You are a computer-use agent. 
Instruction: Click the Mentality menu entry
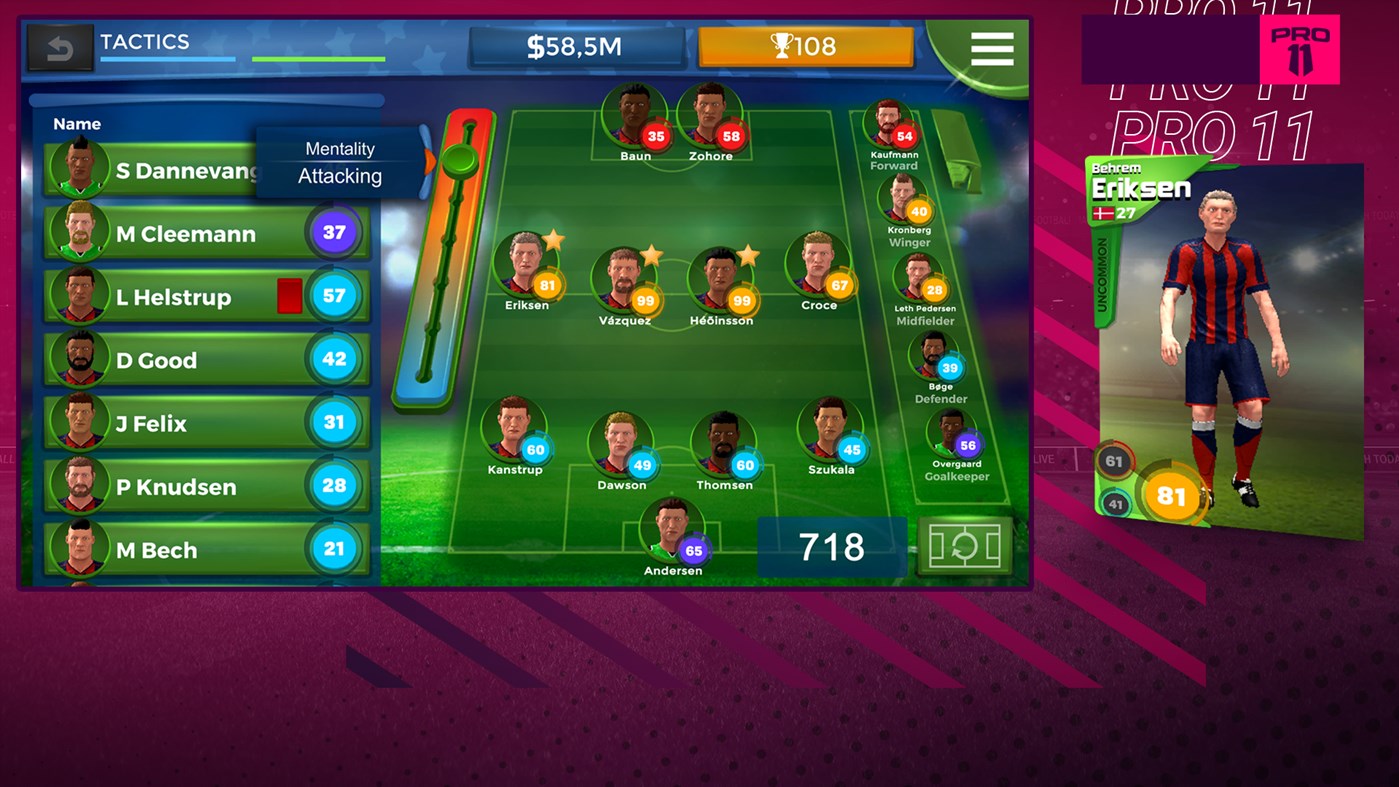point(340,148)
